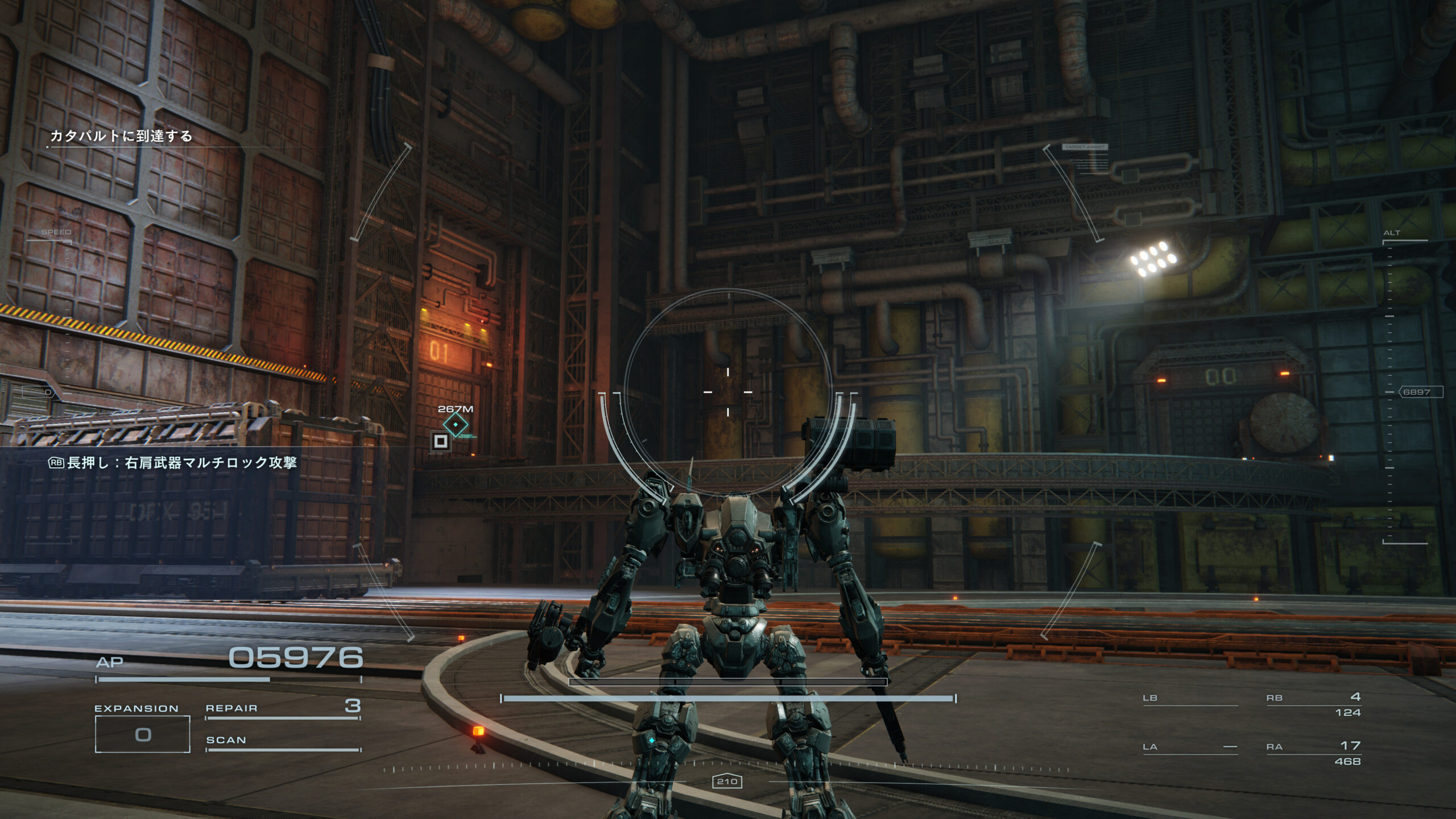Click the 210 compass heading indicator
This screenshot has width=1456, height=819.
click(x=727, y=781)
